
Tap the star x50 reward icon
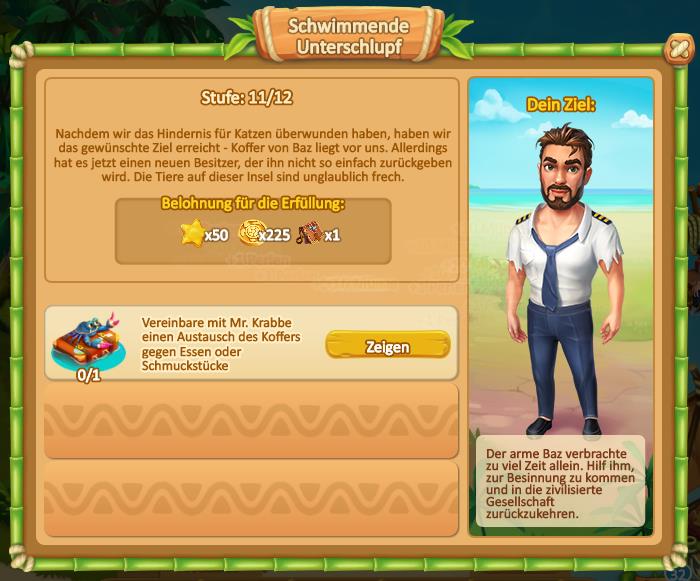191,234
